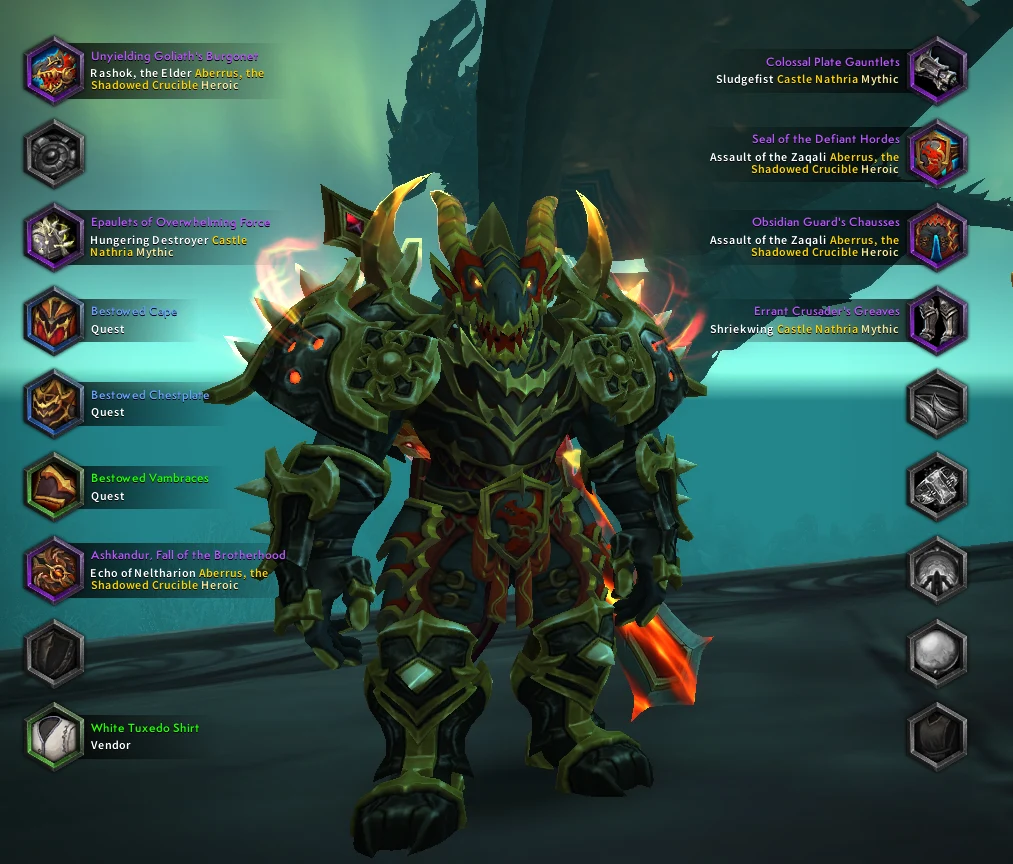Select the Errant Crusader's Greaves icon
The width and height of the screenshot is (1013, 864).
point(937,319)
